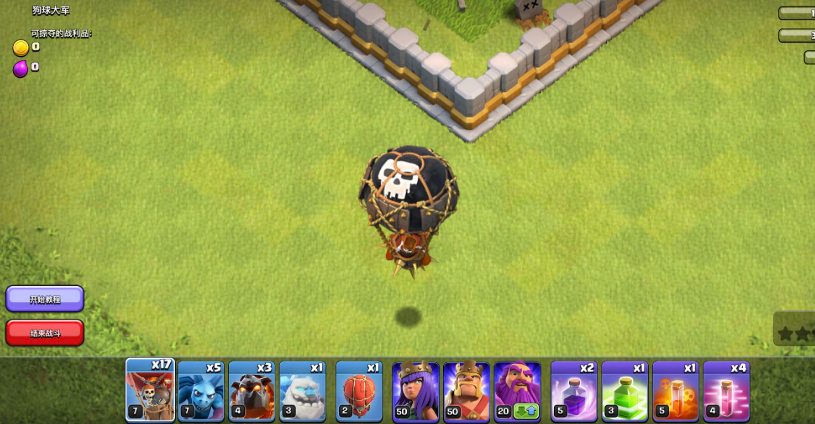Select the orange spell slot with x1

[x=675, y=390]
